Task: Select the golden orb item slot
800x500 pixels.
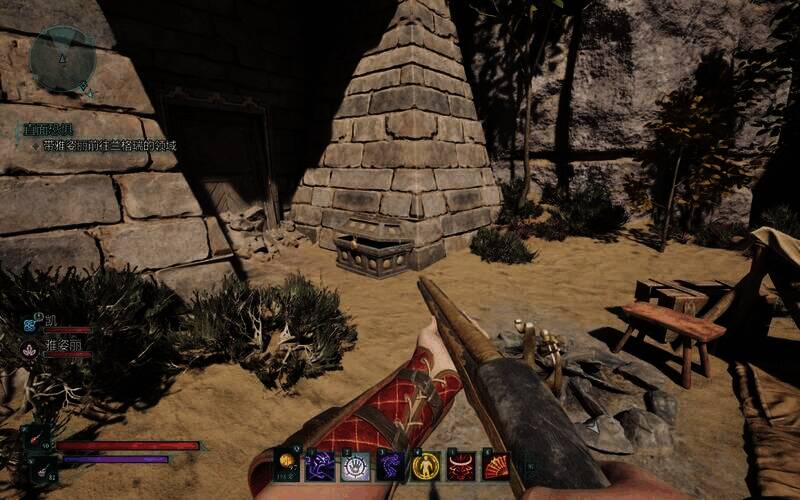Action: (288, 465)
